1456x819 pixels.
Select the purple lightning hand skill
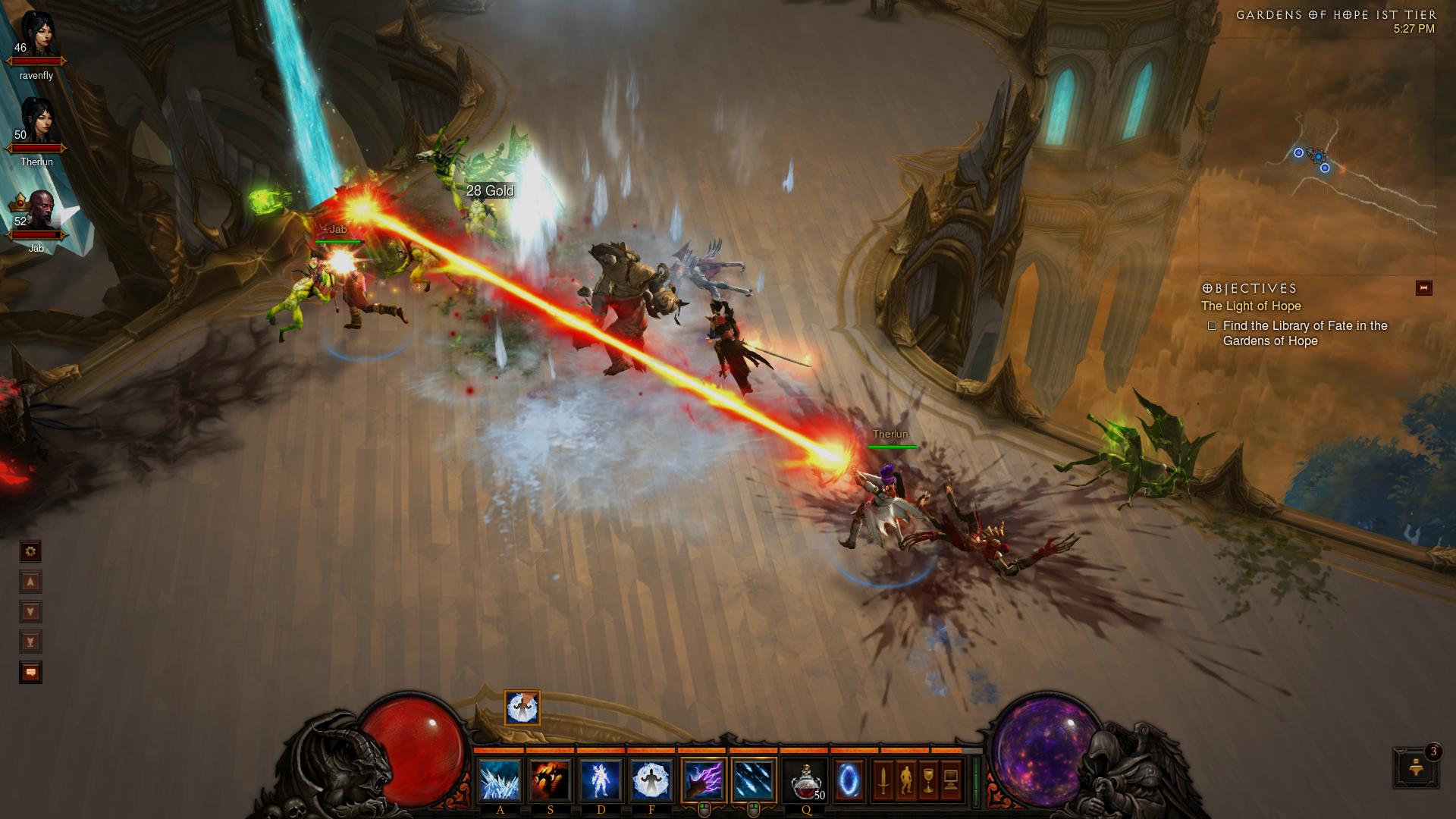click(704, 780)
